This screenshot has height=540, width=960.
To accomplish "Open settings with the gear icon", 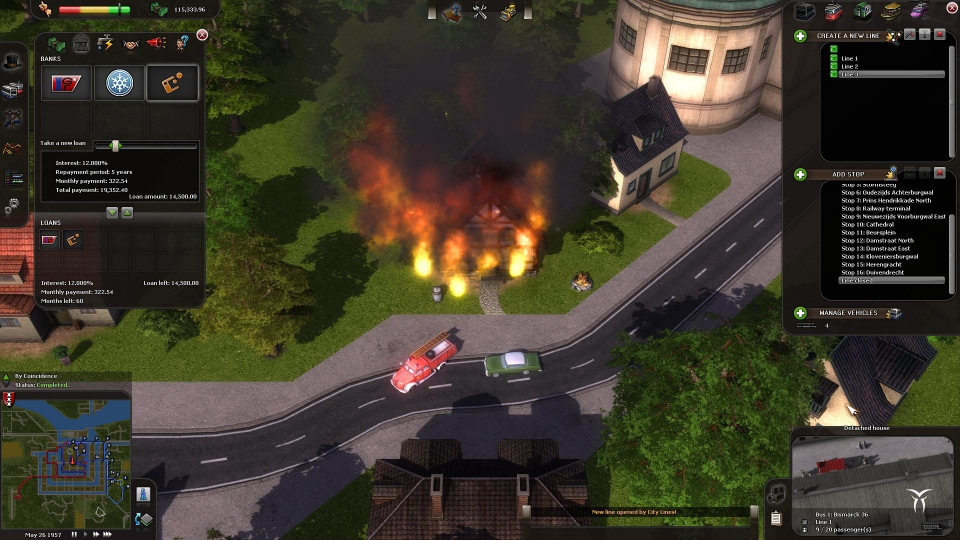I will [12, 207].
